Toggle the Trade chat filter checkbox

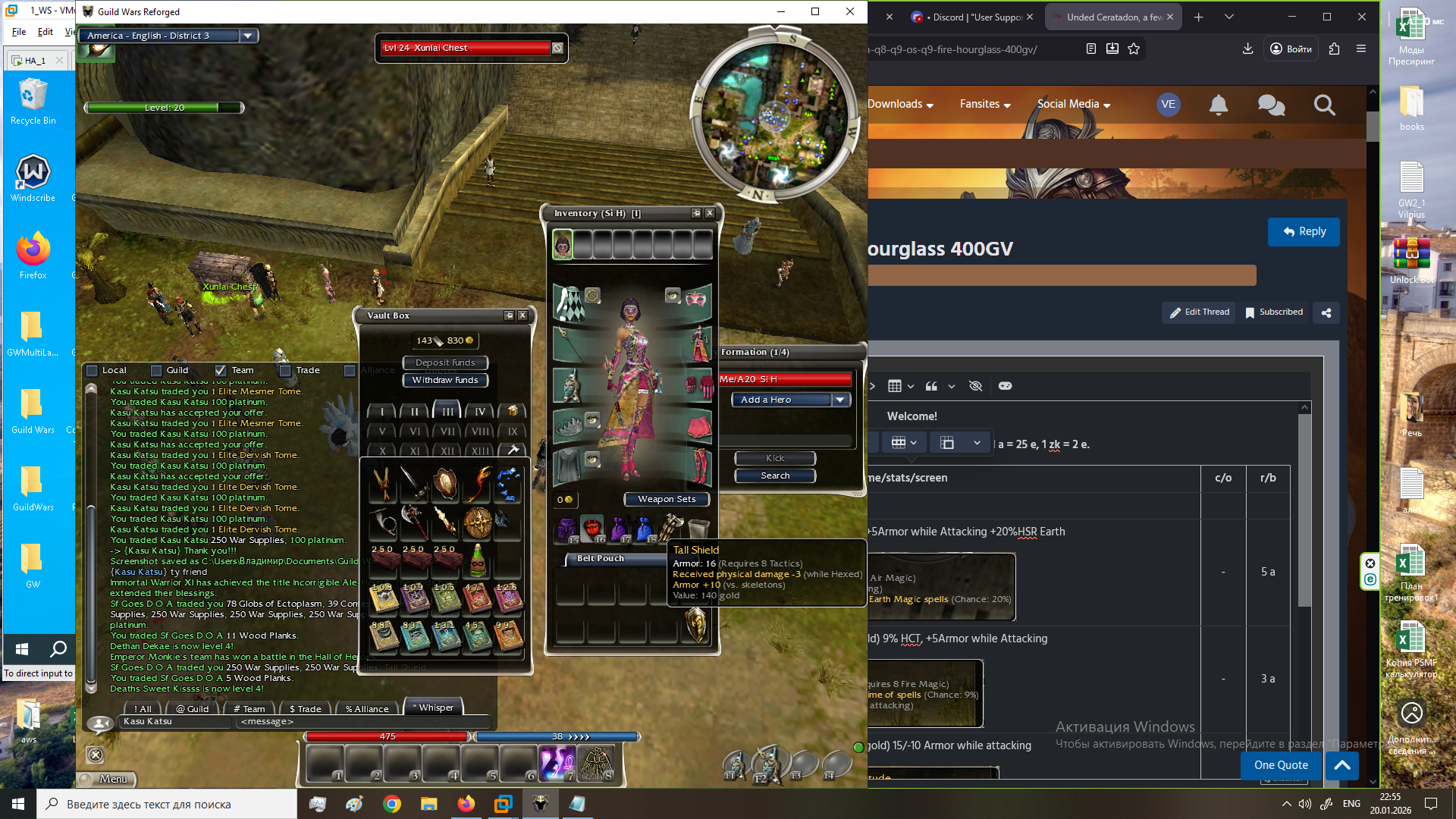[286, 371]
